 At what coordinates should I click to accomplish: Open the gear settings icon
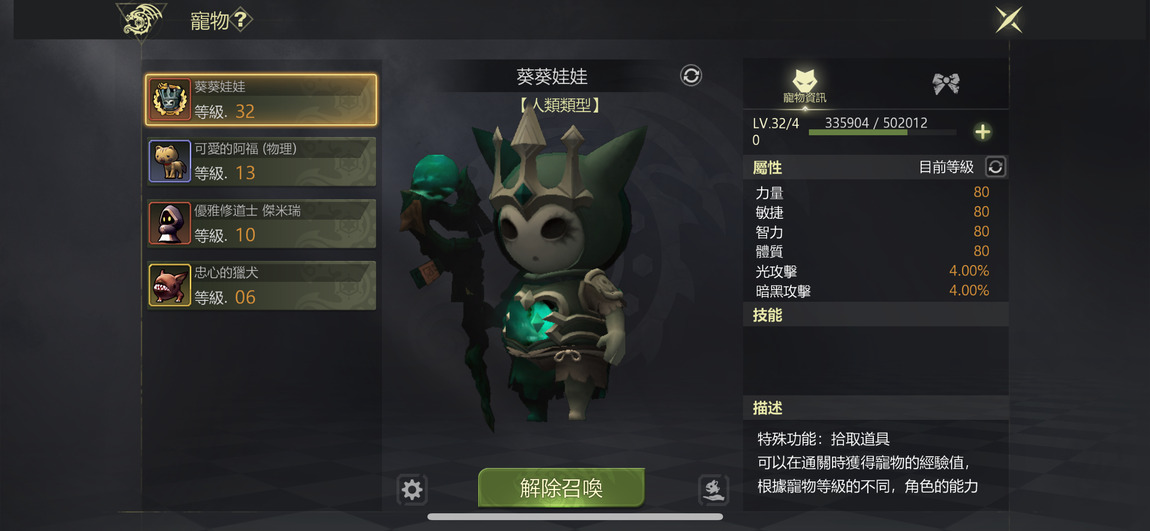[412, 489]
